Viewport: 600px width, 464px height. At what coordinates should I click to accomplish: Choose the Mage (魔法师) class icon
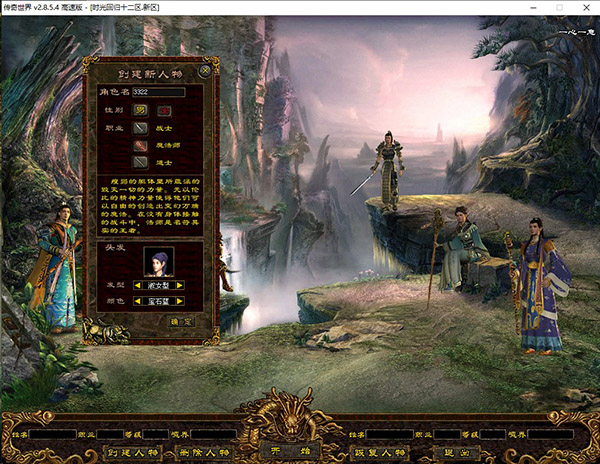tap(140, 144)
